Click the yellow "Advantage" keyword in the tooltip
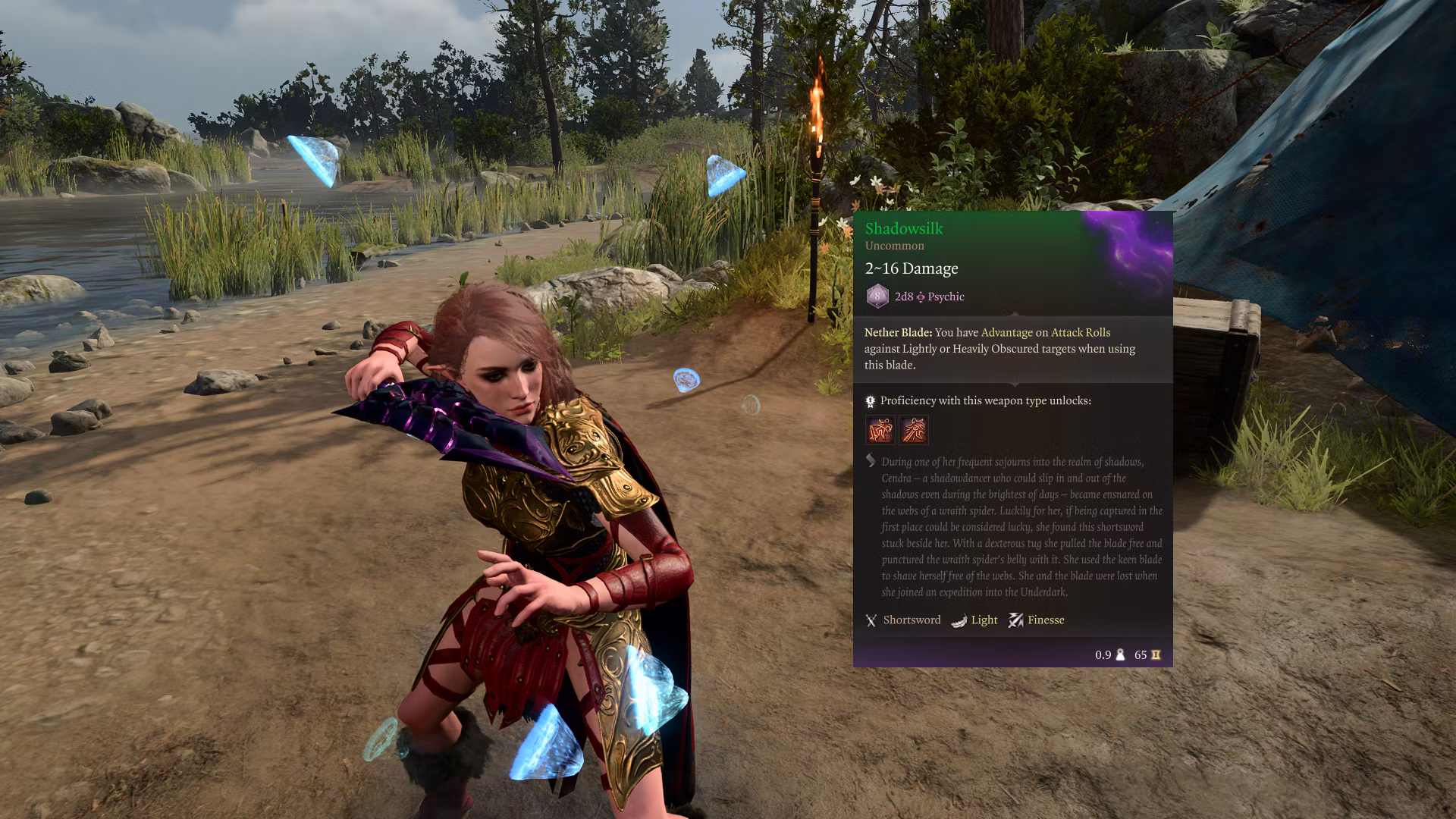This screenshot has width=1456, height=819. tap(1006, 332)
